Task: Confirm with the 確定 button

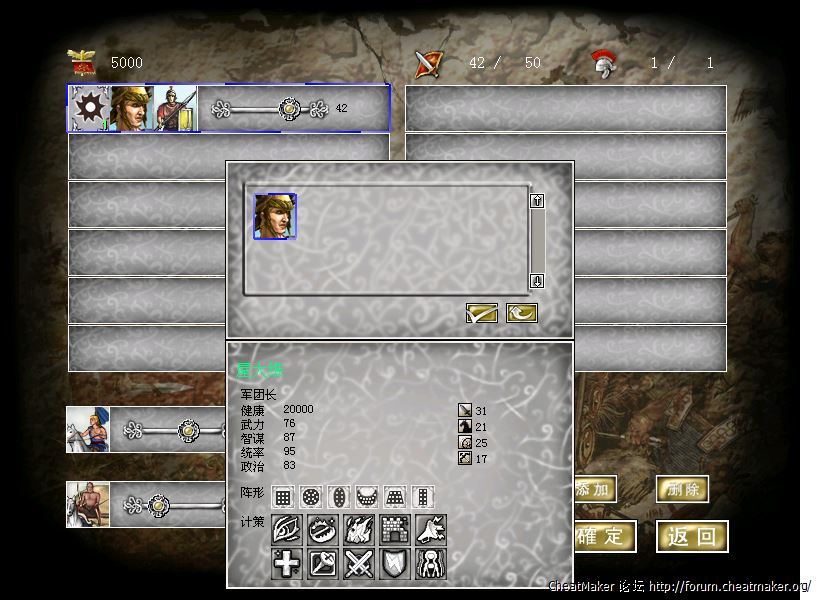Action: tap(602, 536)
